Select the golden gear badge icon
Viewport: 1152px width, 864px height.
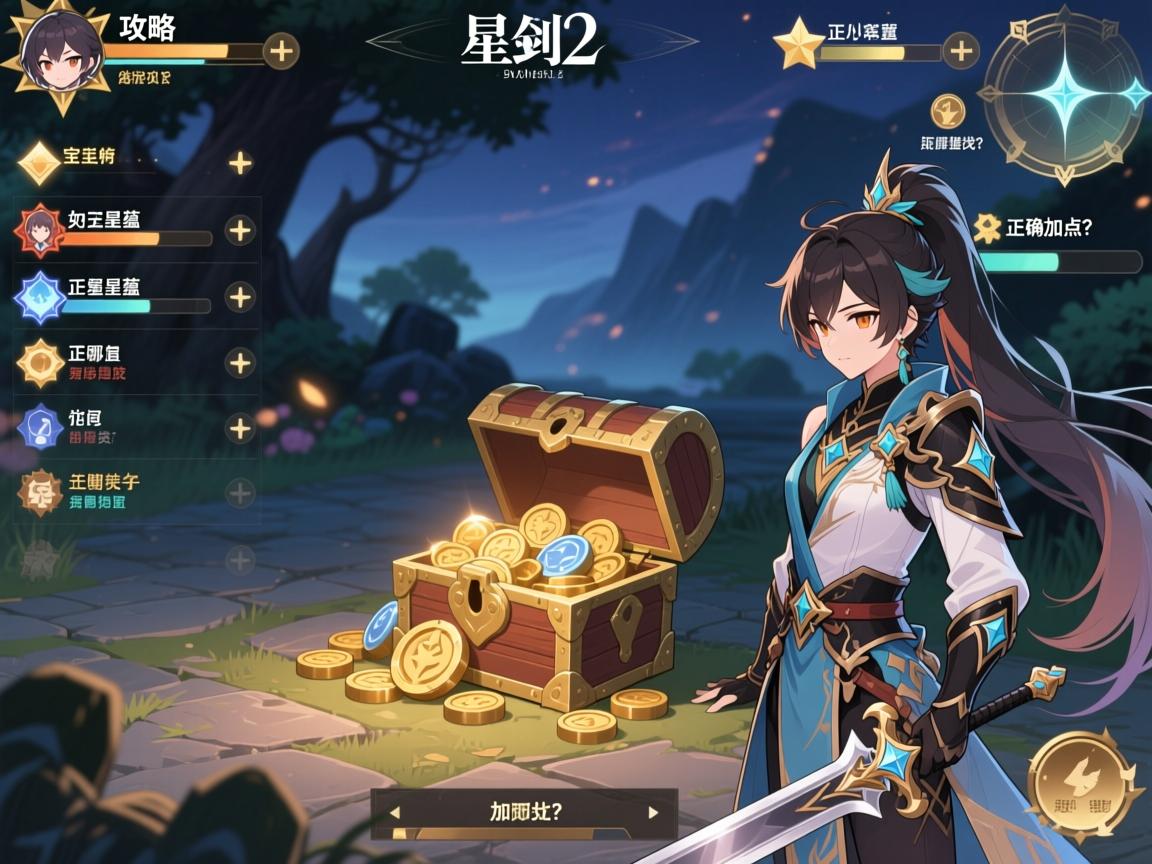[x=40, y=362]
